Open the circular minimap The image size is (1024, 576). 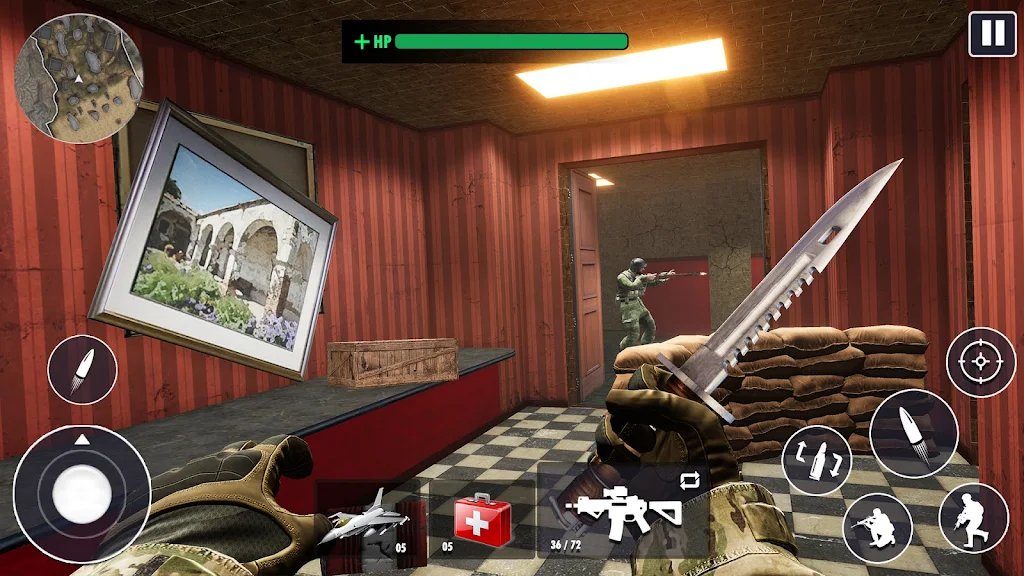(x=79, y=78)
